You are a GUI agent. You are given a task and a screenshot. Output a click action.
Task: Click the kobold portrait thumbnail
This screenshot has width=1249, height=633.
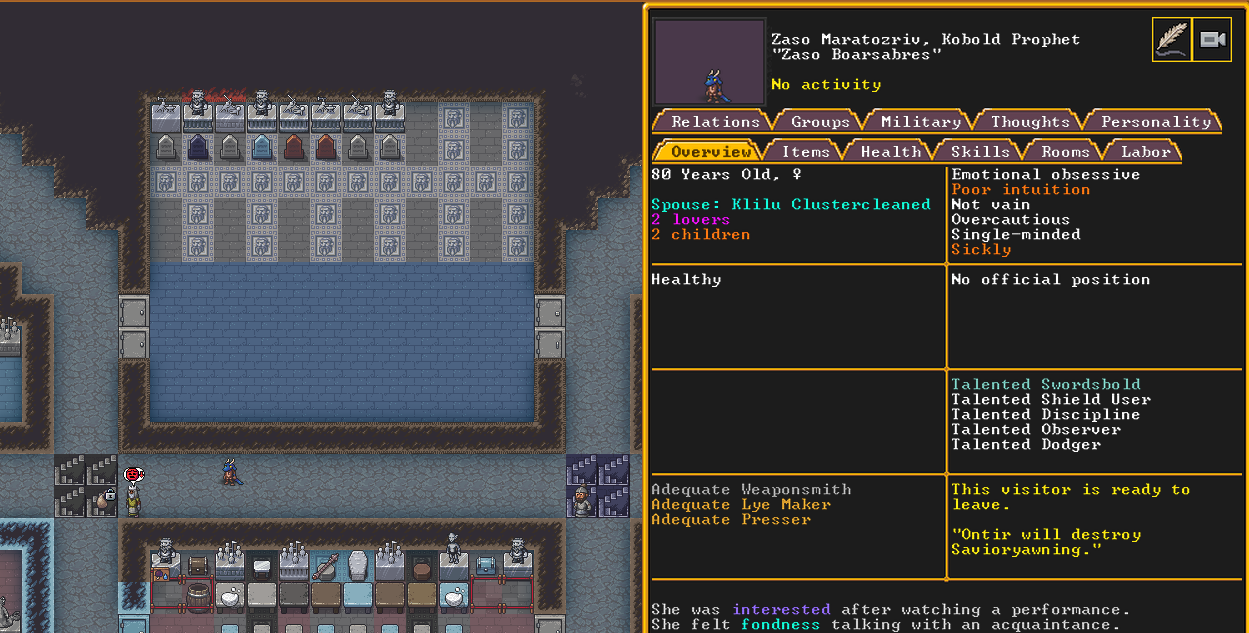coord(709,62)
